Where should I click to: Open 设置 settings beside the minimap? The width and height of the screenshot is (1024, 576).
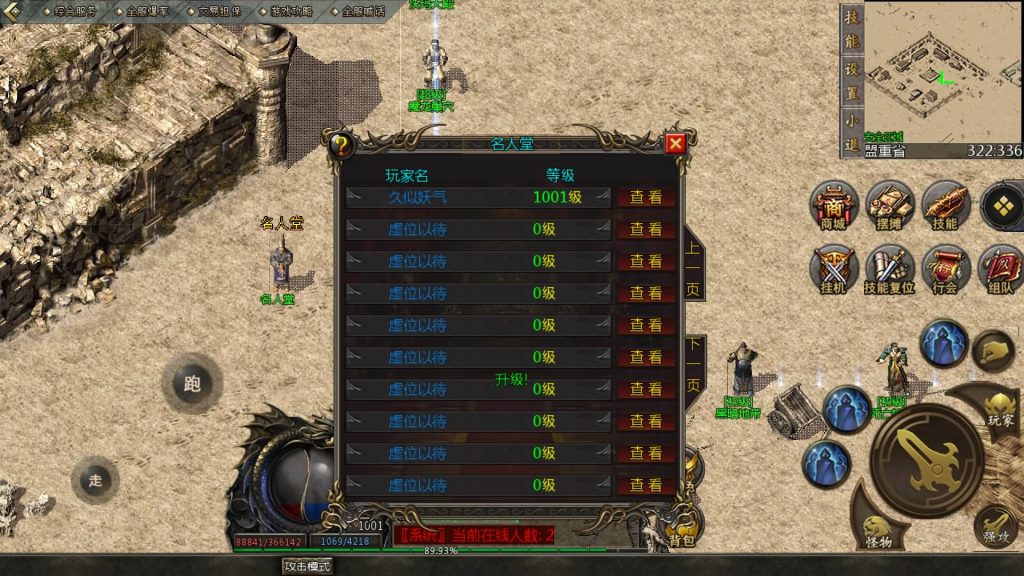pos(851,80)
